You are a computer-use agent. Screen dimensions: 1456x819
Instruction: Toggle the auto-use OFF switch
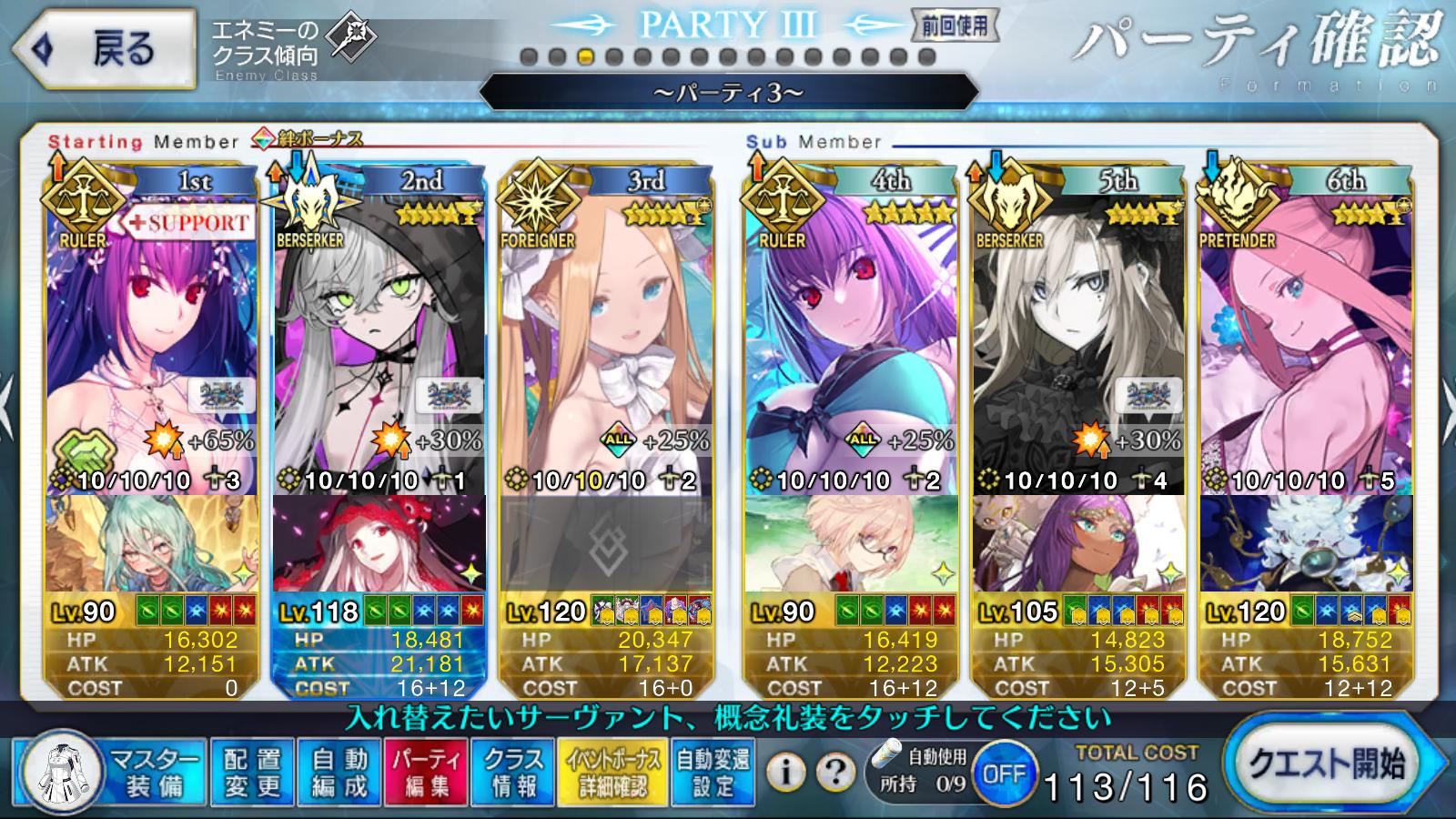click(x=1005, y=773)
